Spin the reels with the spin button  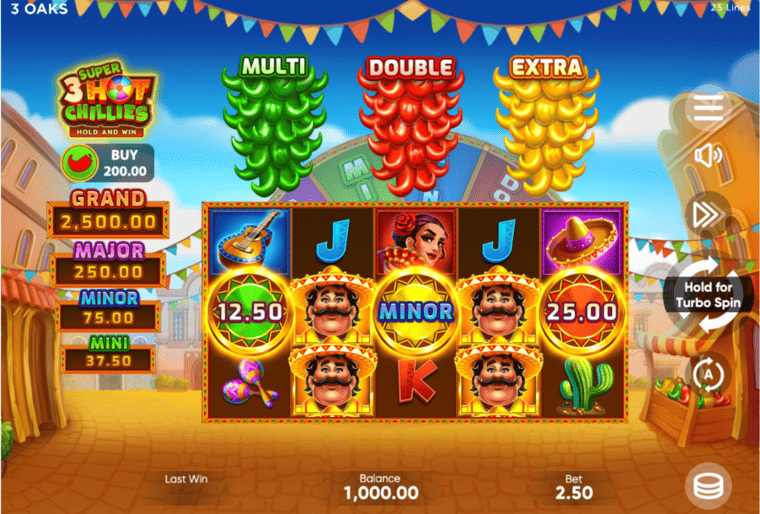tap(706, 293)
